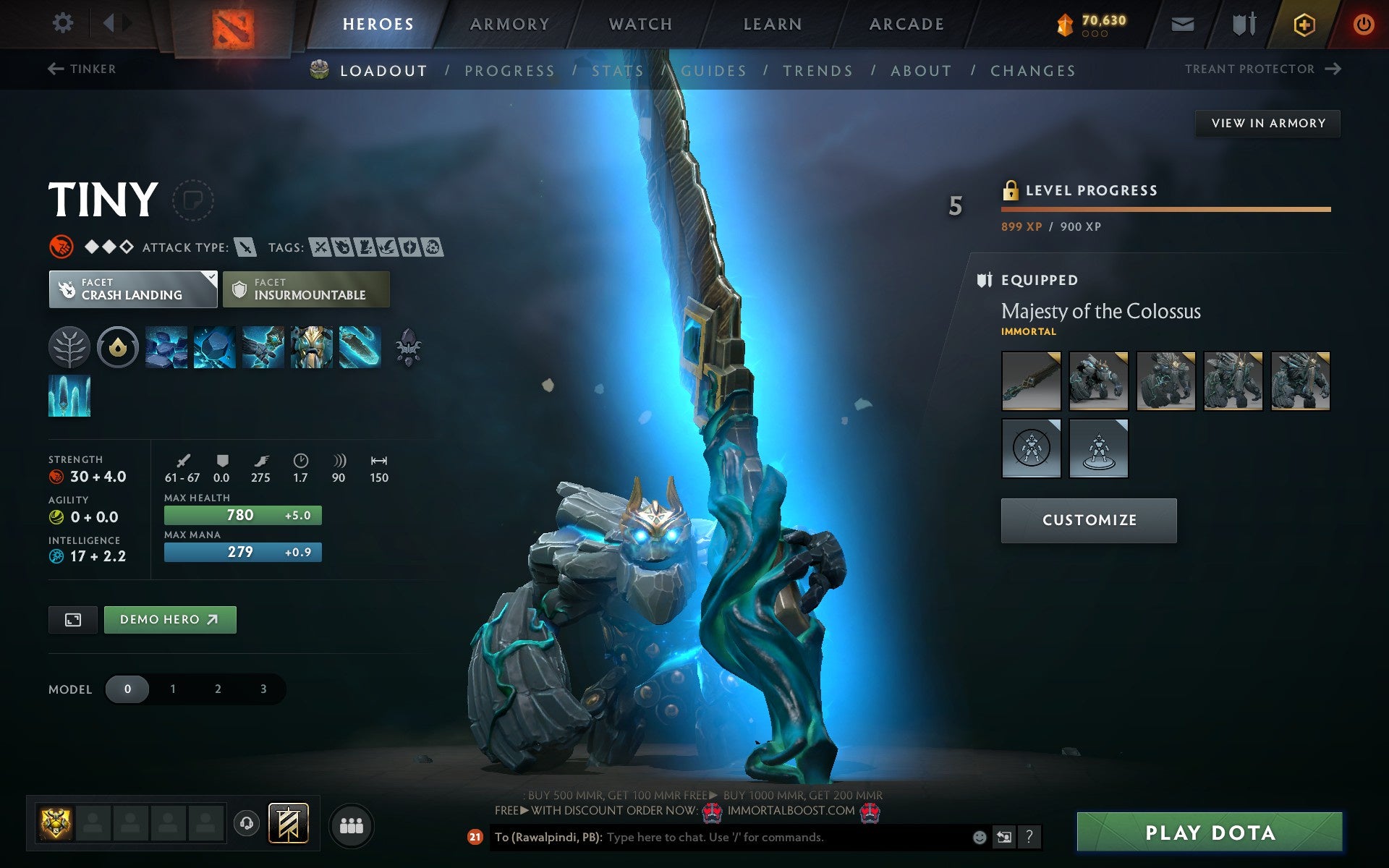The height and width of the screenshot is (868, 1389).
Task: Open the in-game mail inbox
Action: click(1181, 23)
